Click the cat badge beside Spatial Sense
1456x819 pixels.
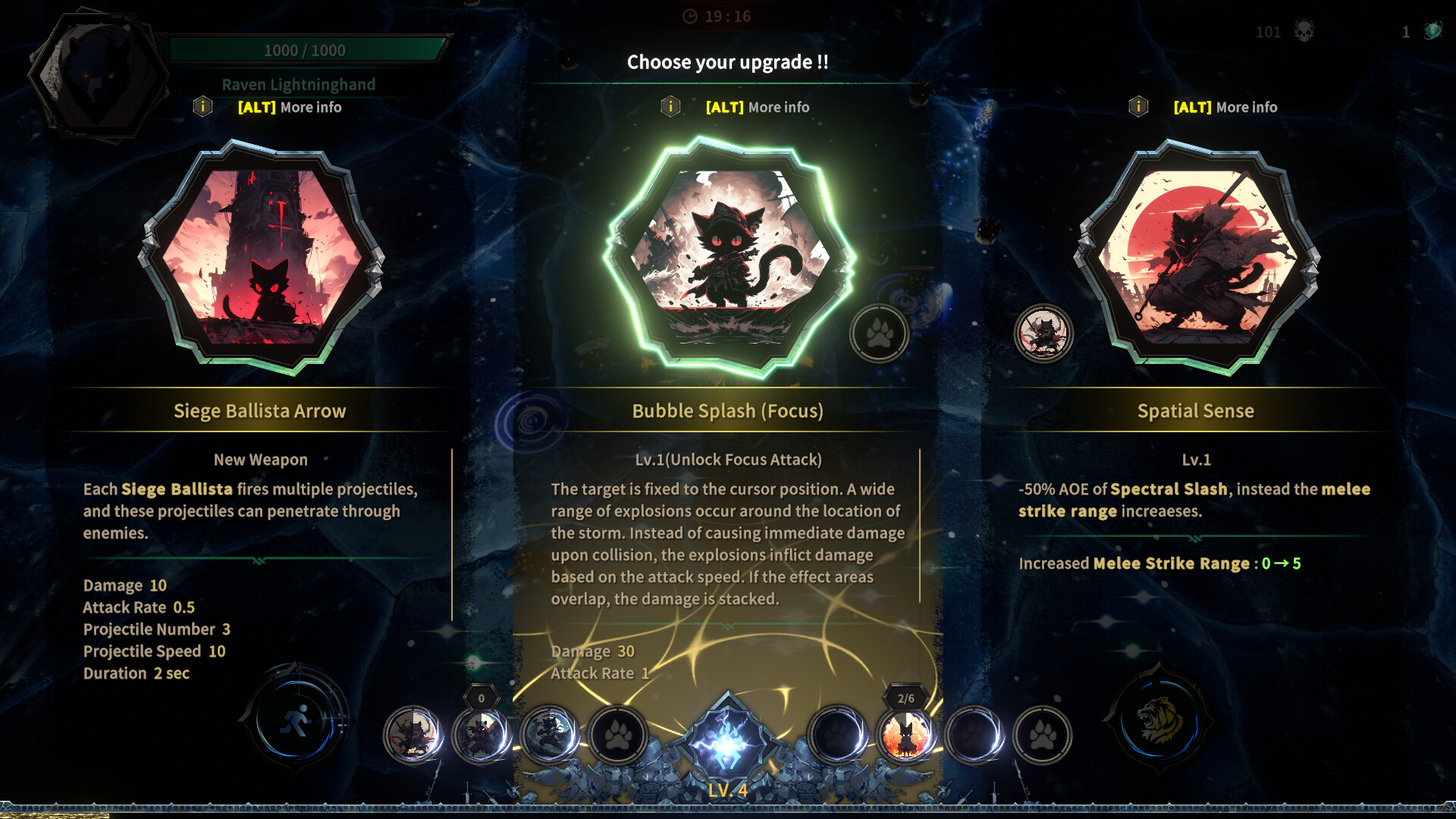pyautogui.click(x=1043, y=334)
